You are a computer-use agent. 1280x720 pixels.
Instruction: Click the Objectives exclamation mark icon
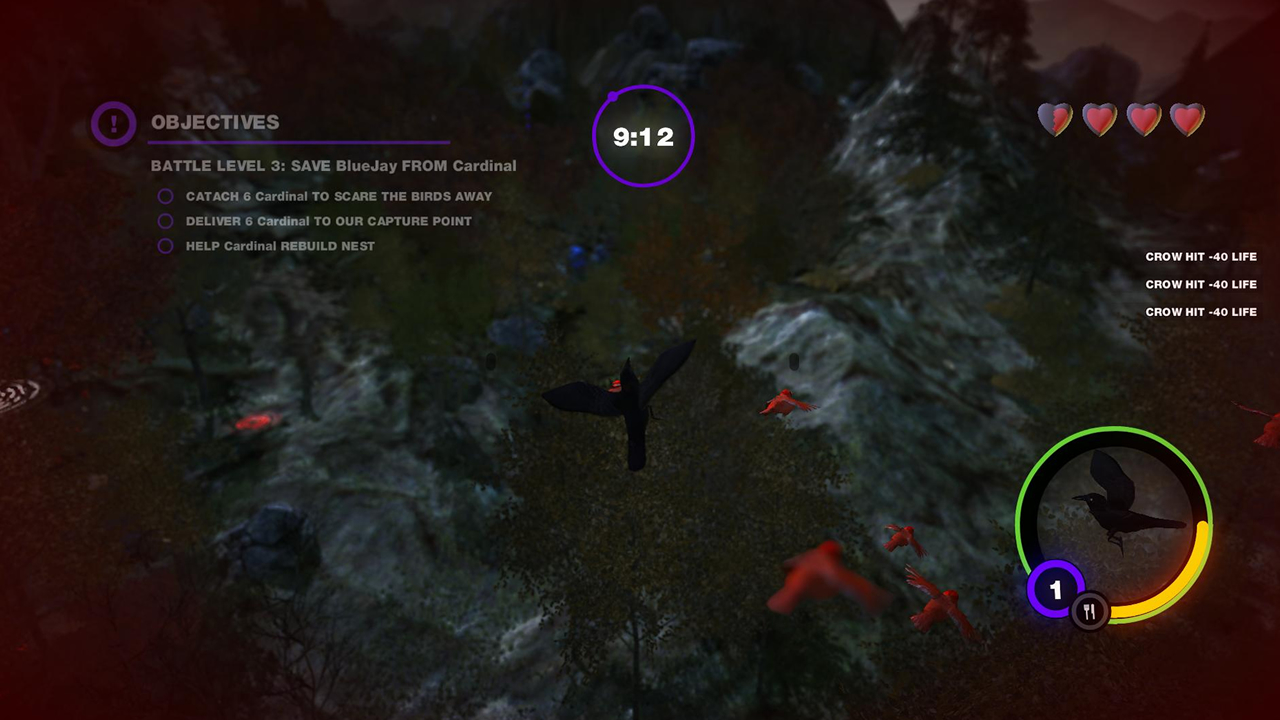[113, 124]
